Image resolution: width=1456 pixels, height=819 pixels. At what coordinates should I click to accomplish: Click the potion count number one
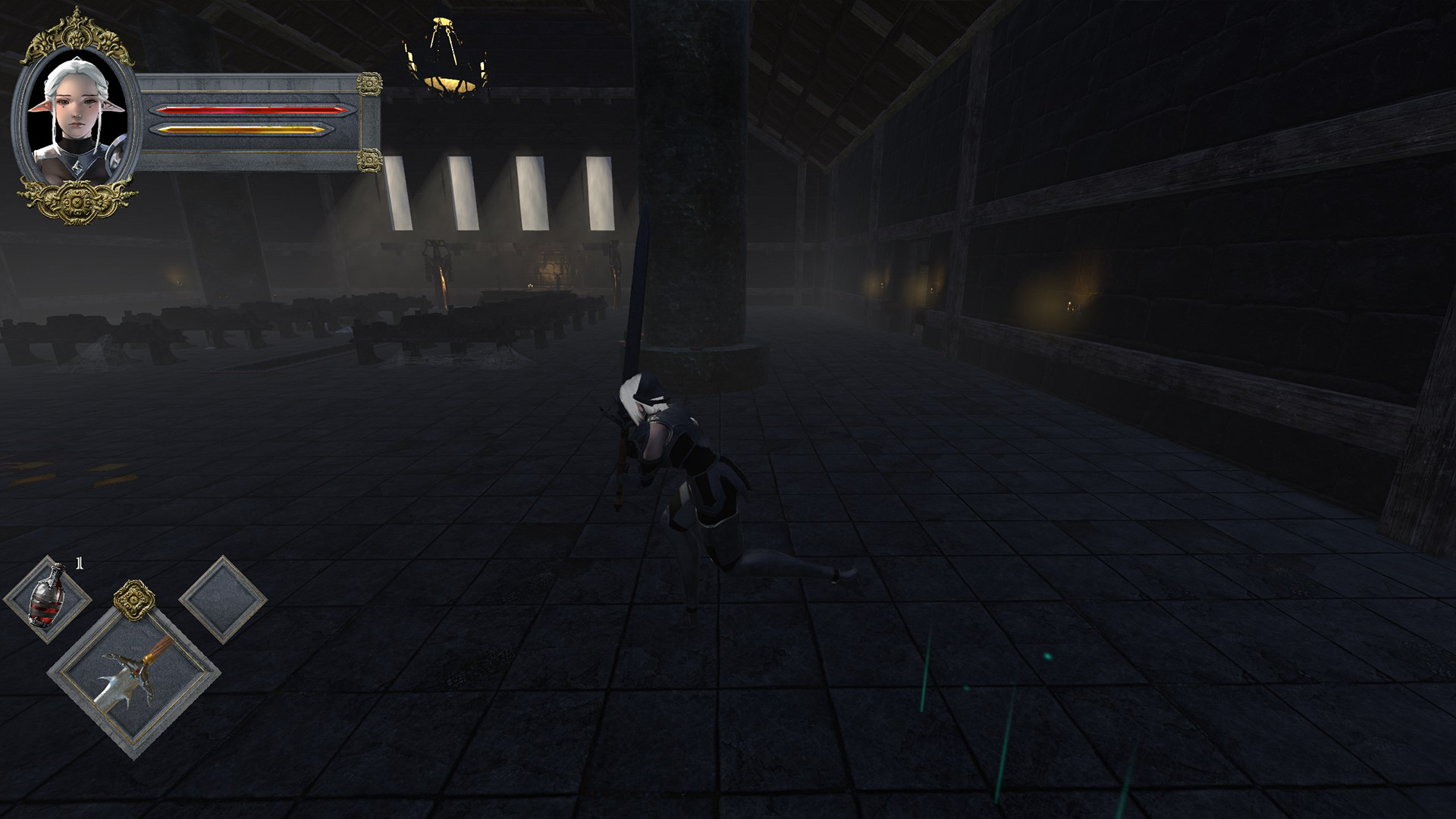tap(78, 561)
